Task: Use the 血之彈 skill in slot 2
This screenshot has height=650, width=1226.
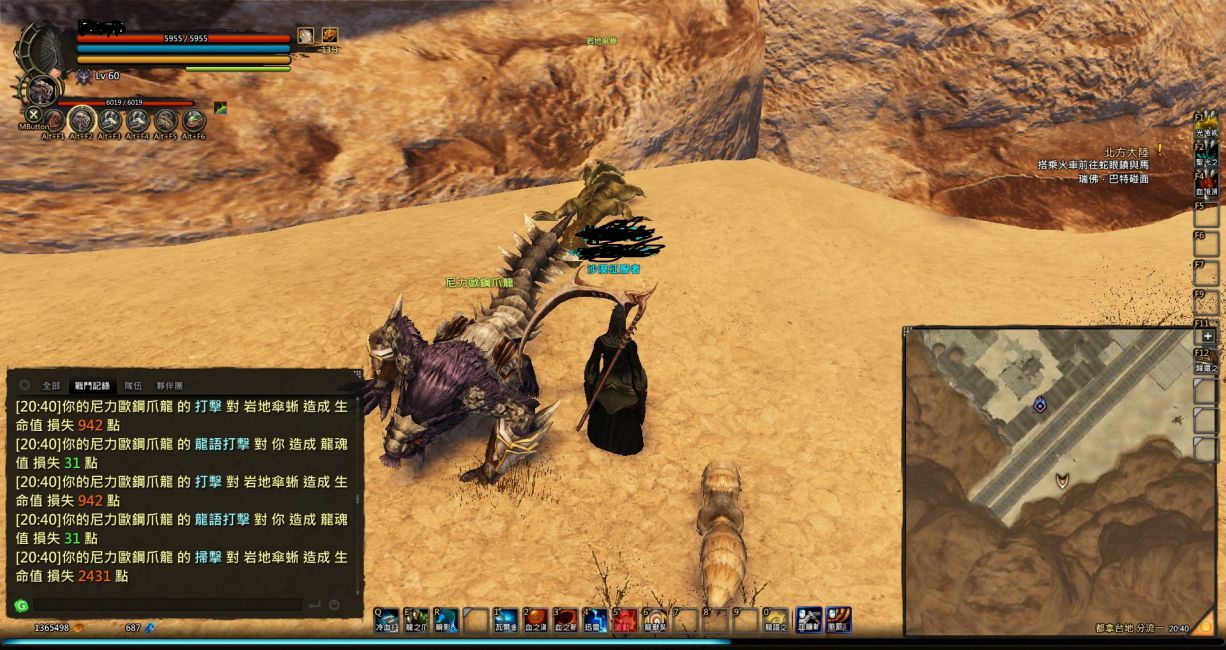Action: pos(538,620)
